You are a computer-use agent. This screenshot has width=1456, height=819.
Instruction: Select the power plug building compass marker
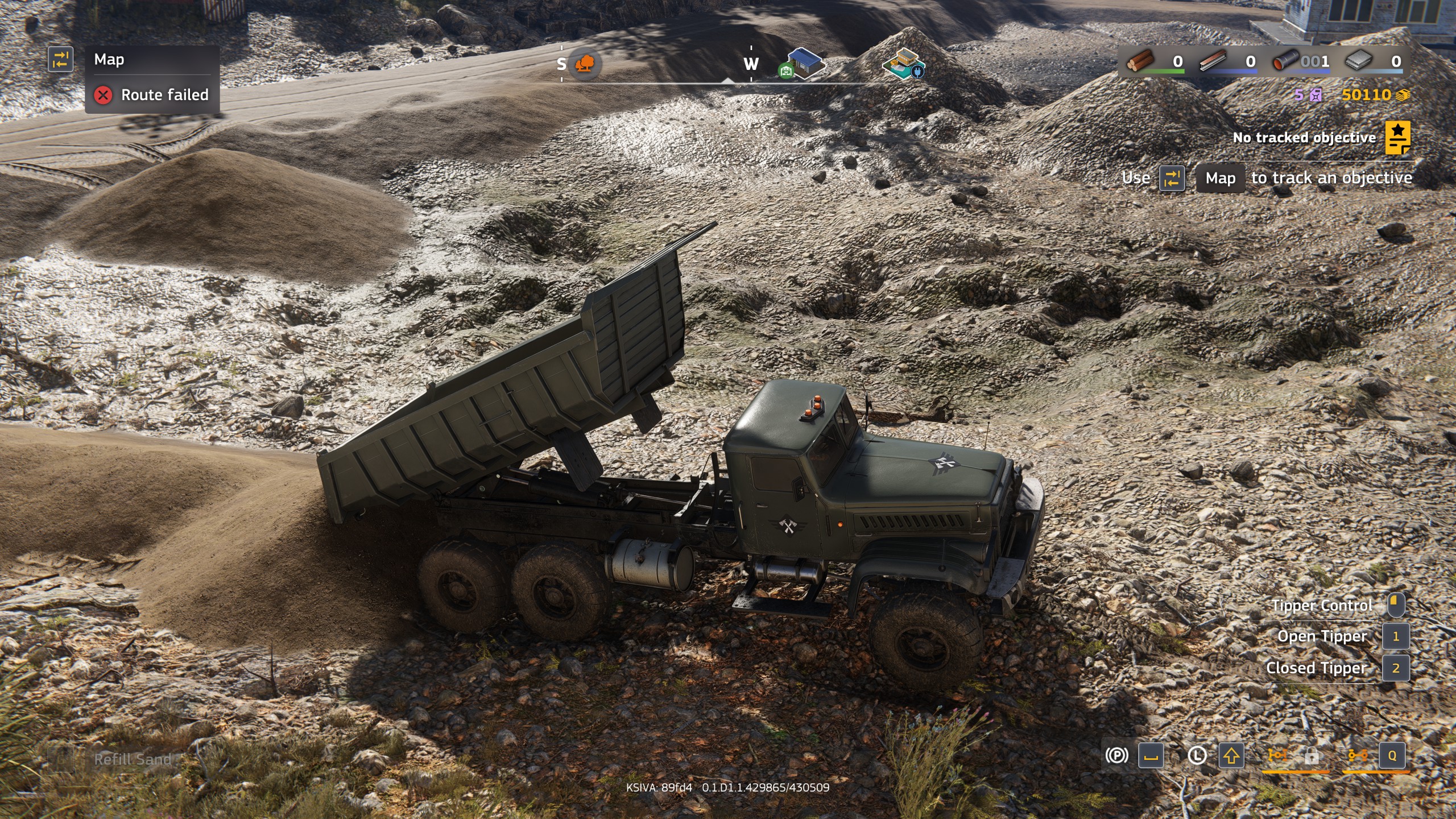point(904,63)
